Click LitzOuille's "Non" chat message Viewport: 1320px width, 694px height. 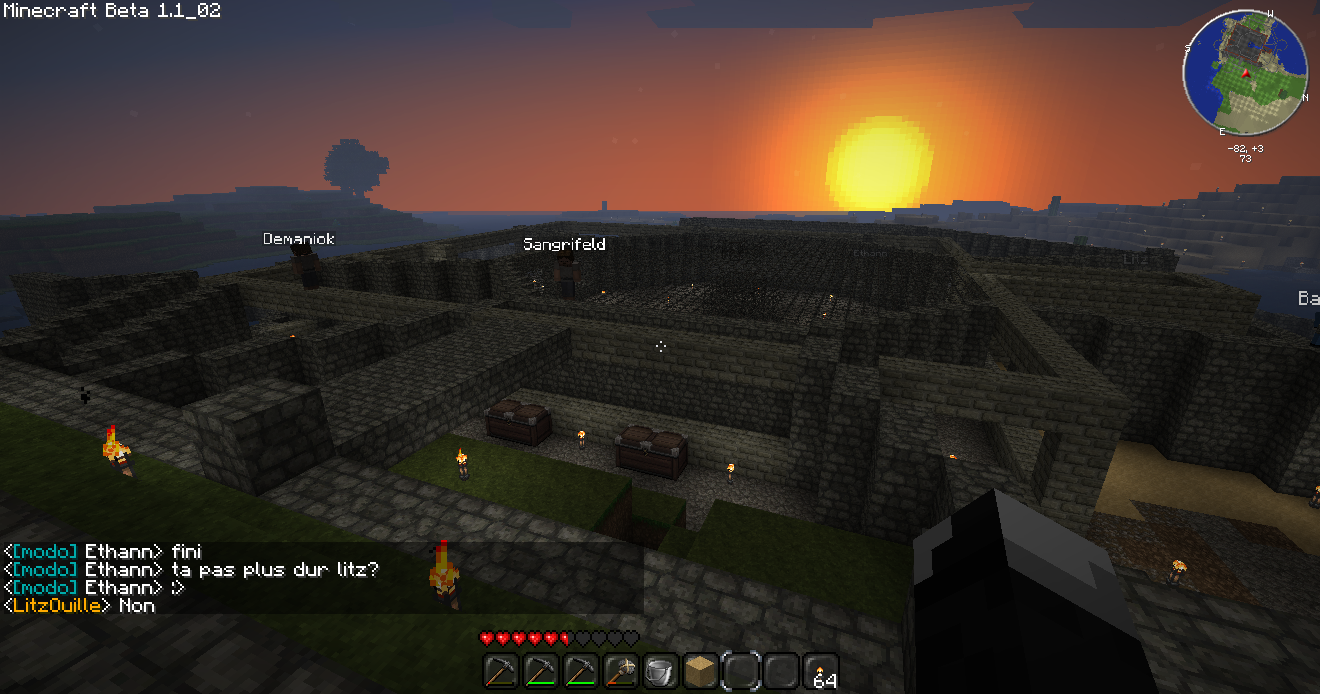point(137,605)
